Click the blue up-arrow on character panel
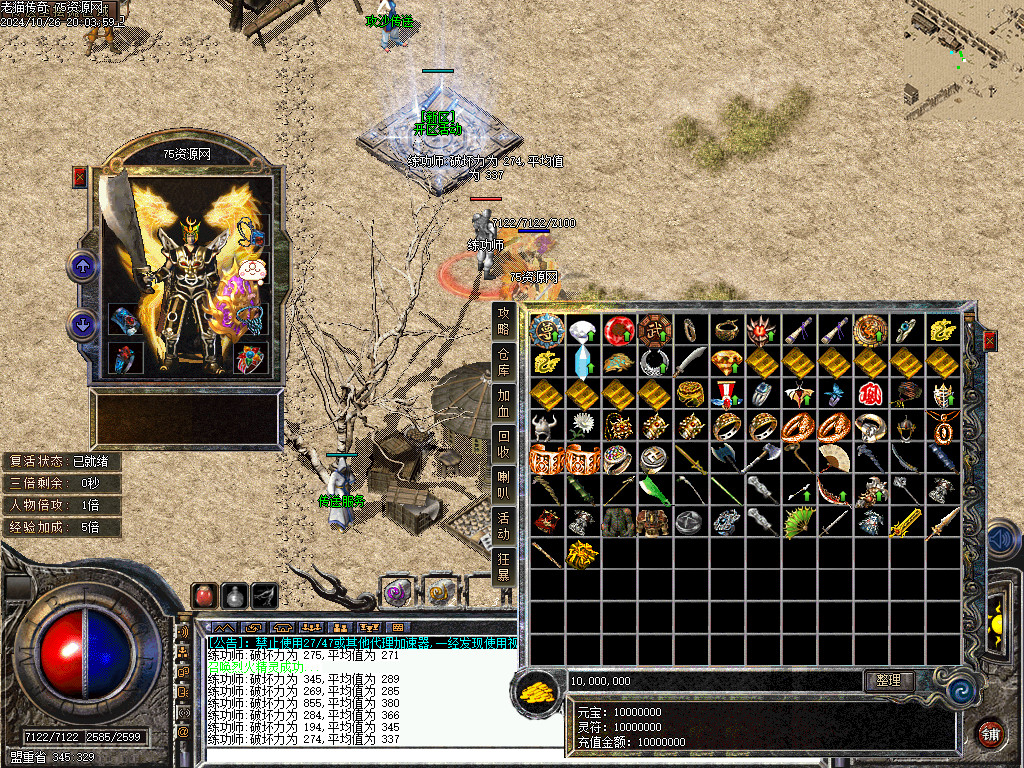The height and width of the screenshot is (768, 1024). 82,266
